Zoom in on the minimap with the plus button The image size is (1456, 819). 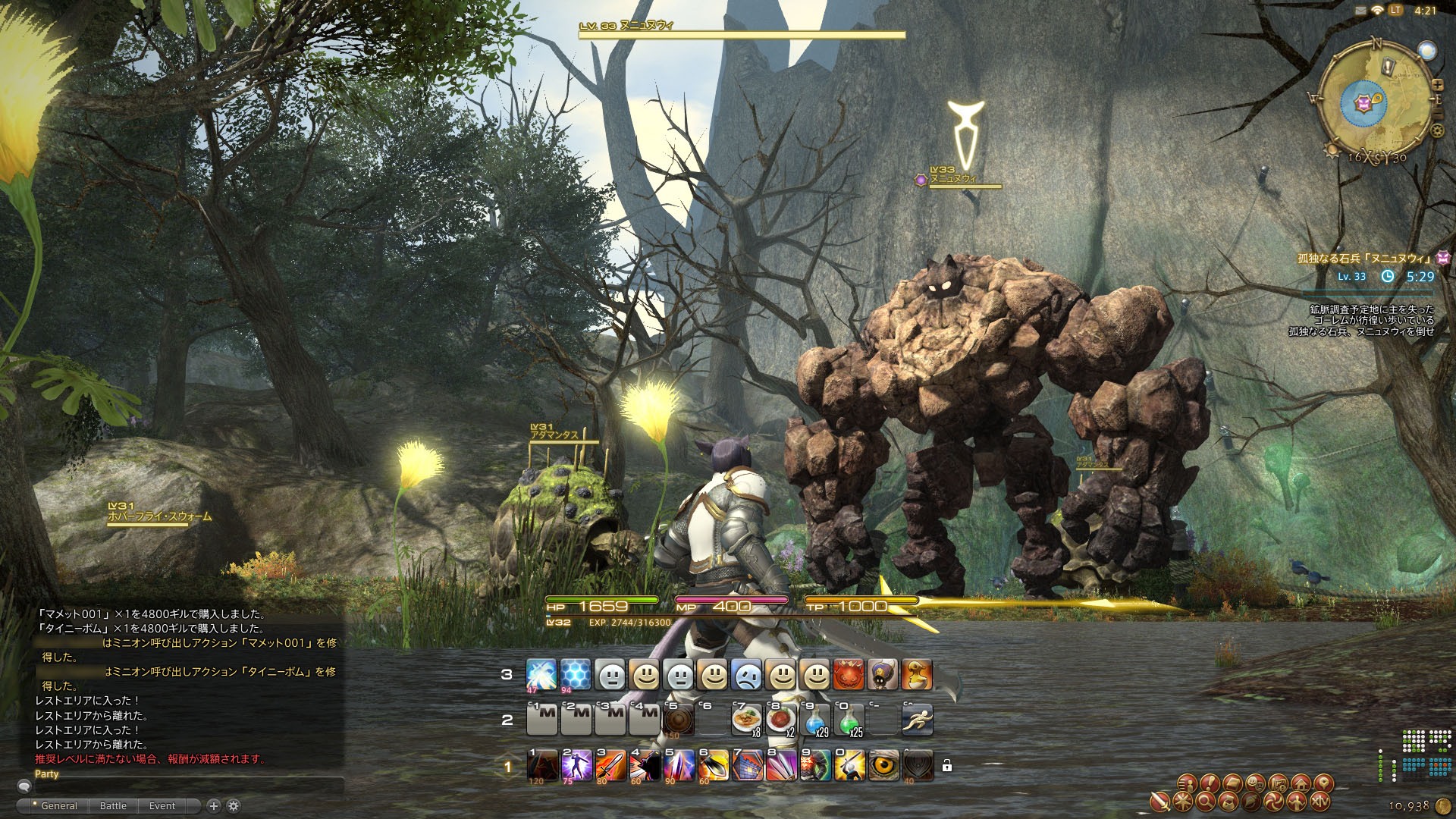click(1438, 84)
